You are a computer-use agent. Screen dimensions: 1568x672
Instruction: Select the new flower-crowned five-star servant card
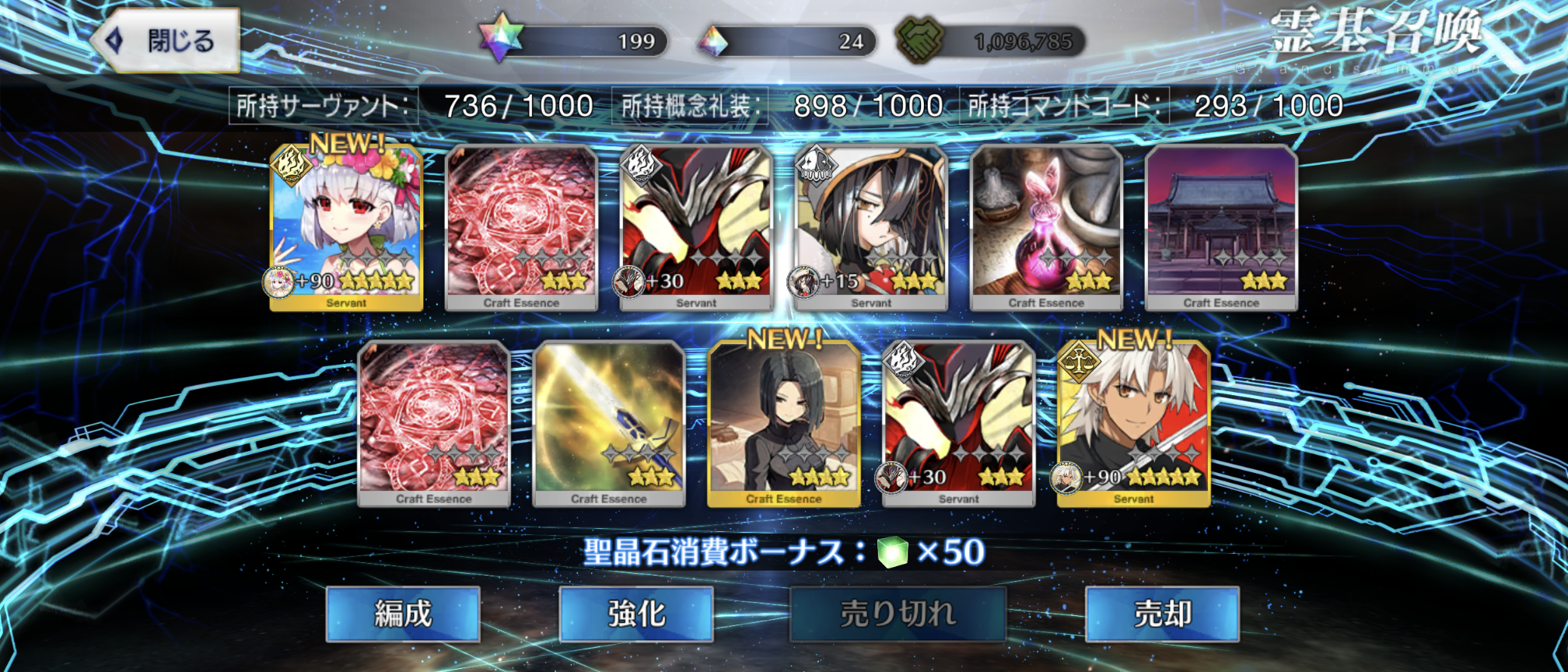346,227
